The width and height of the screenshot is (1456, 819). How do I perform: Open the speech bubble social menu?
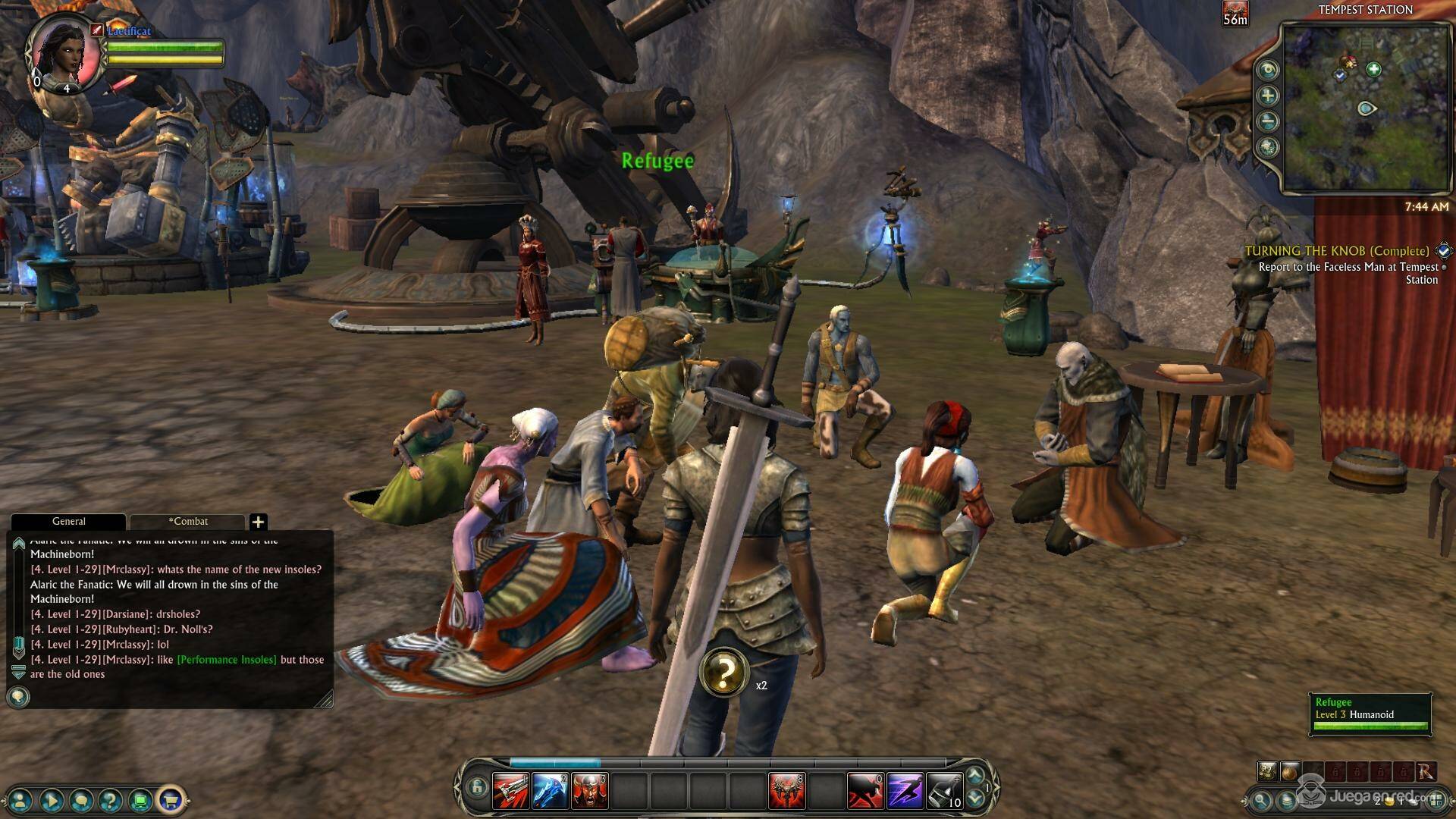(x=81, y=799)
